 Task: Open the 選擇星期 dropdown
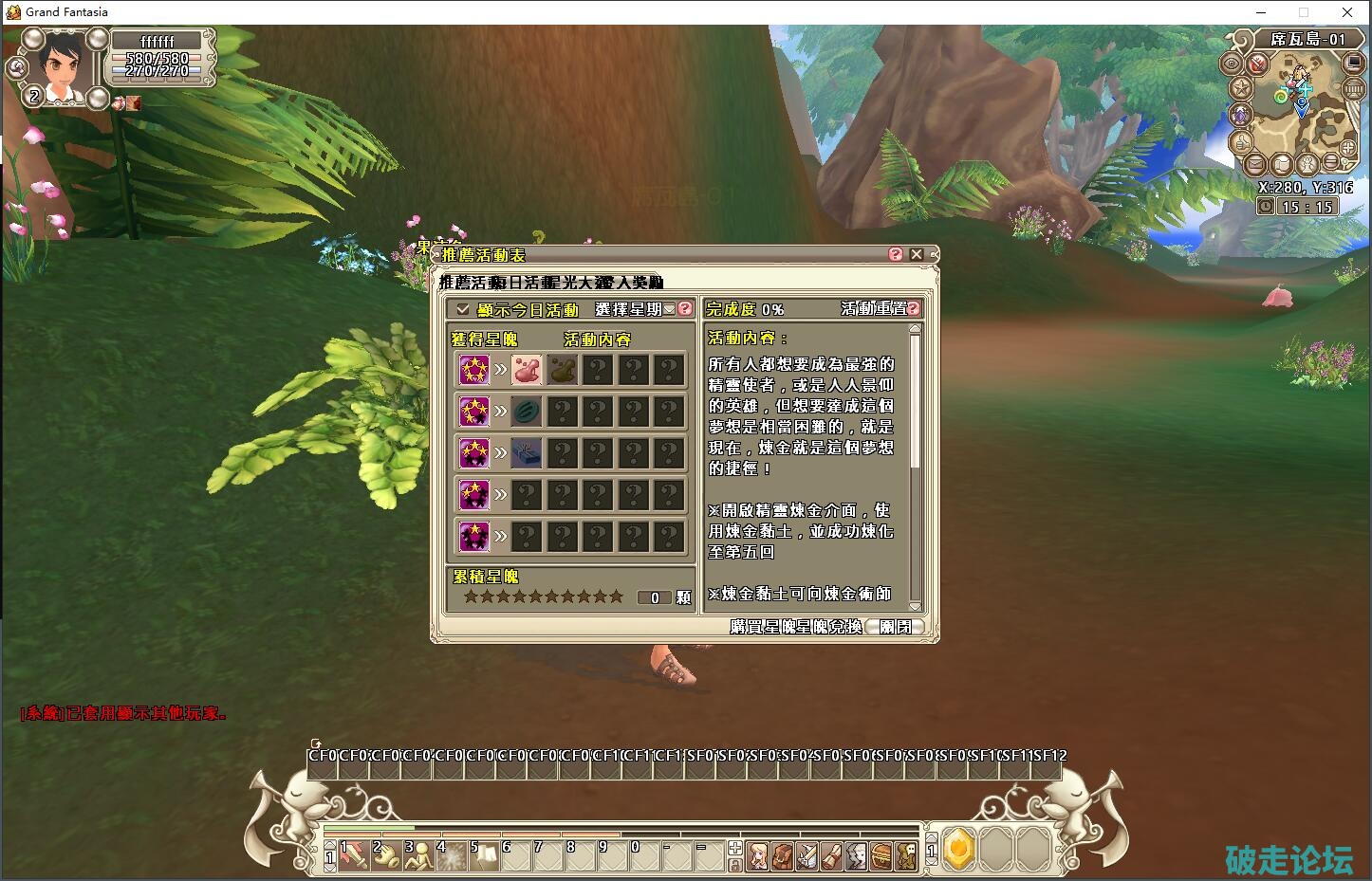tap(669, 309)
